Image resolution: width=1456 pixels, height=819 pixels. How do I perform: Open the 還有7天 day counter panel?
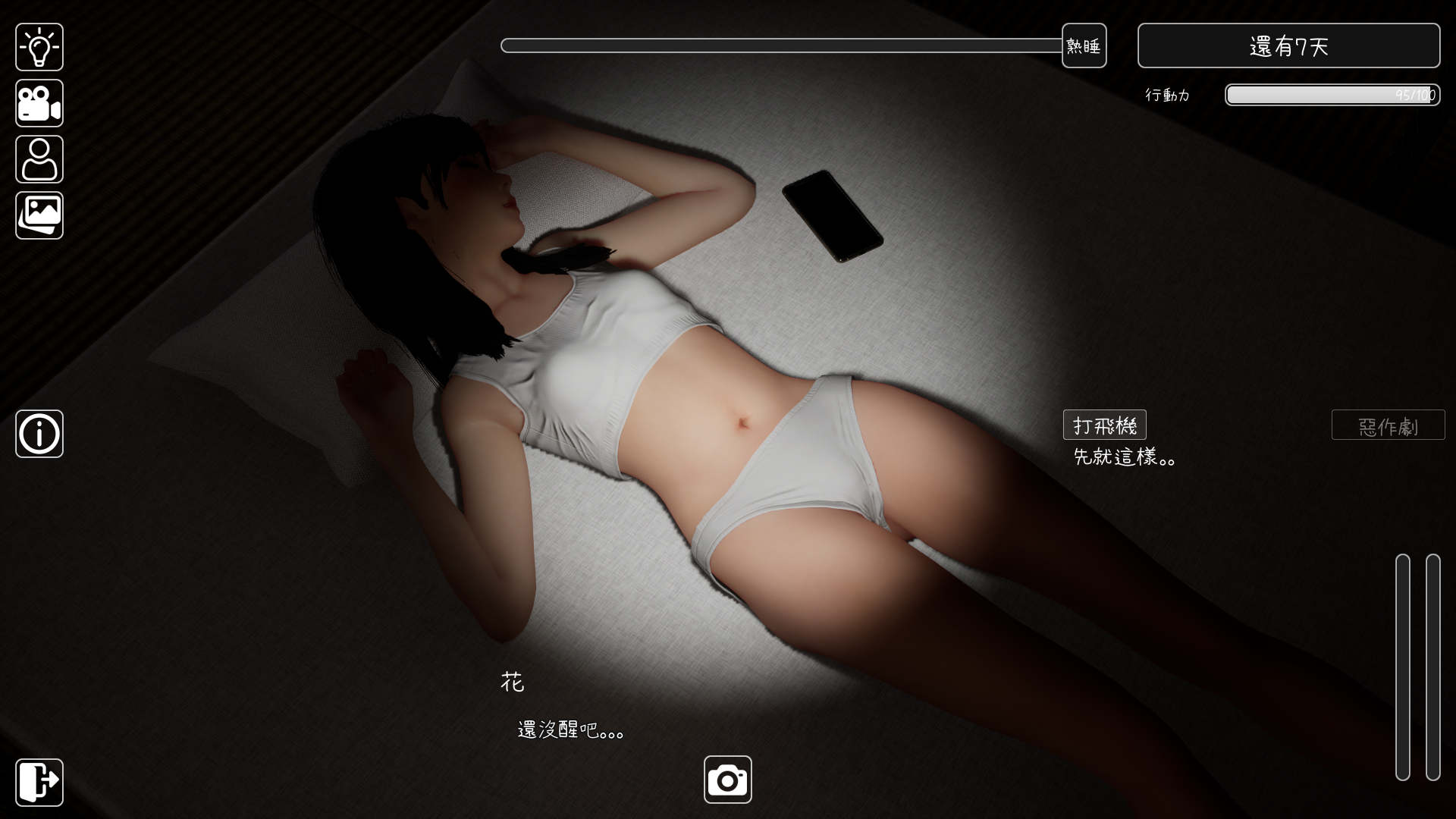[1288, 45]
